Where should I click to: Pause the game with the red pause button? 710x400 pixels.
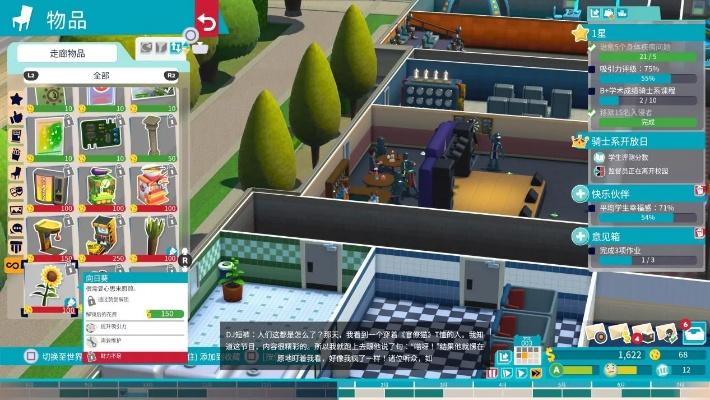(493, 372)
